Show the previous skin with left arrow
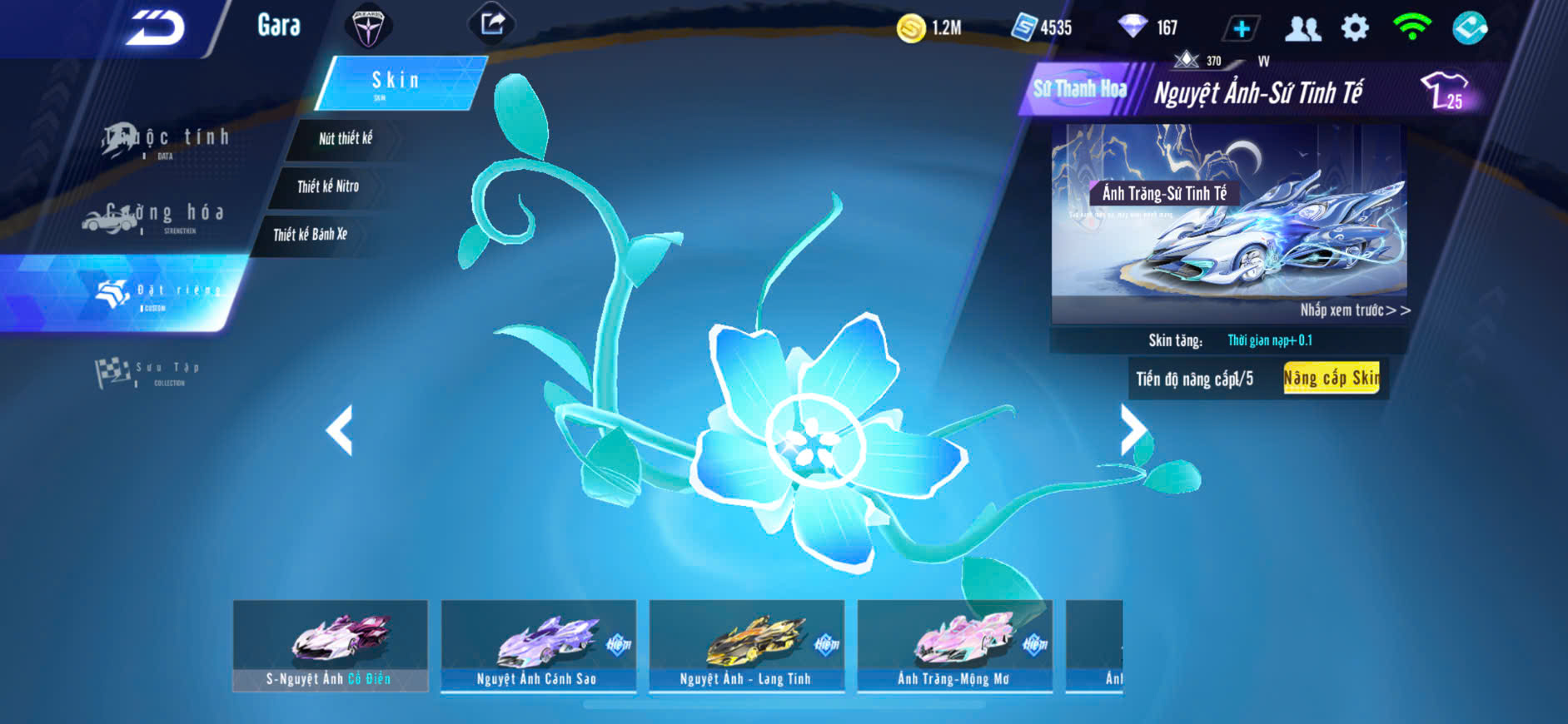The image size is (1568, 724). 340,429
